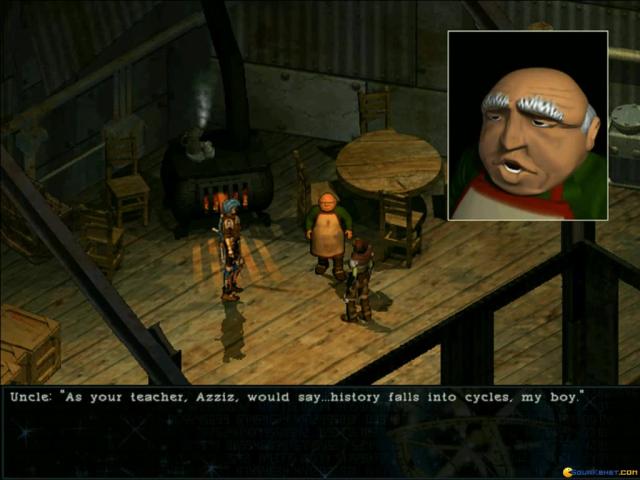
Task: Click Uncle's speaker portrait
Action: click(527, 125)
